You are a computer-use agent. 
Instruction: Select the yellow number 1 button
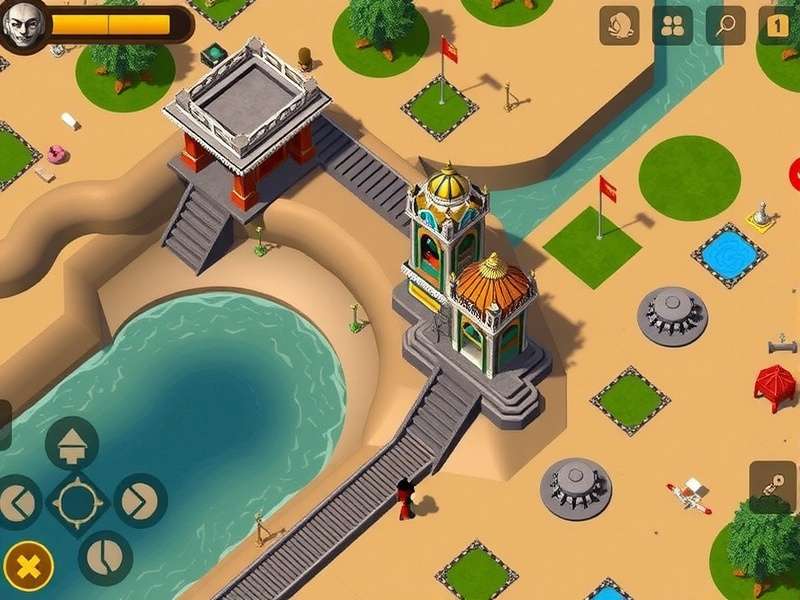point(778,26)
